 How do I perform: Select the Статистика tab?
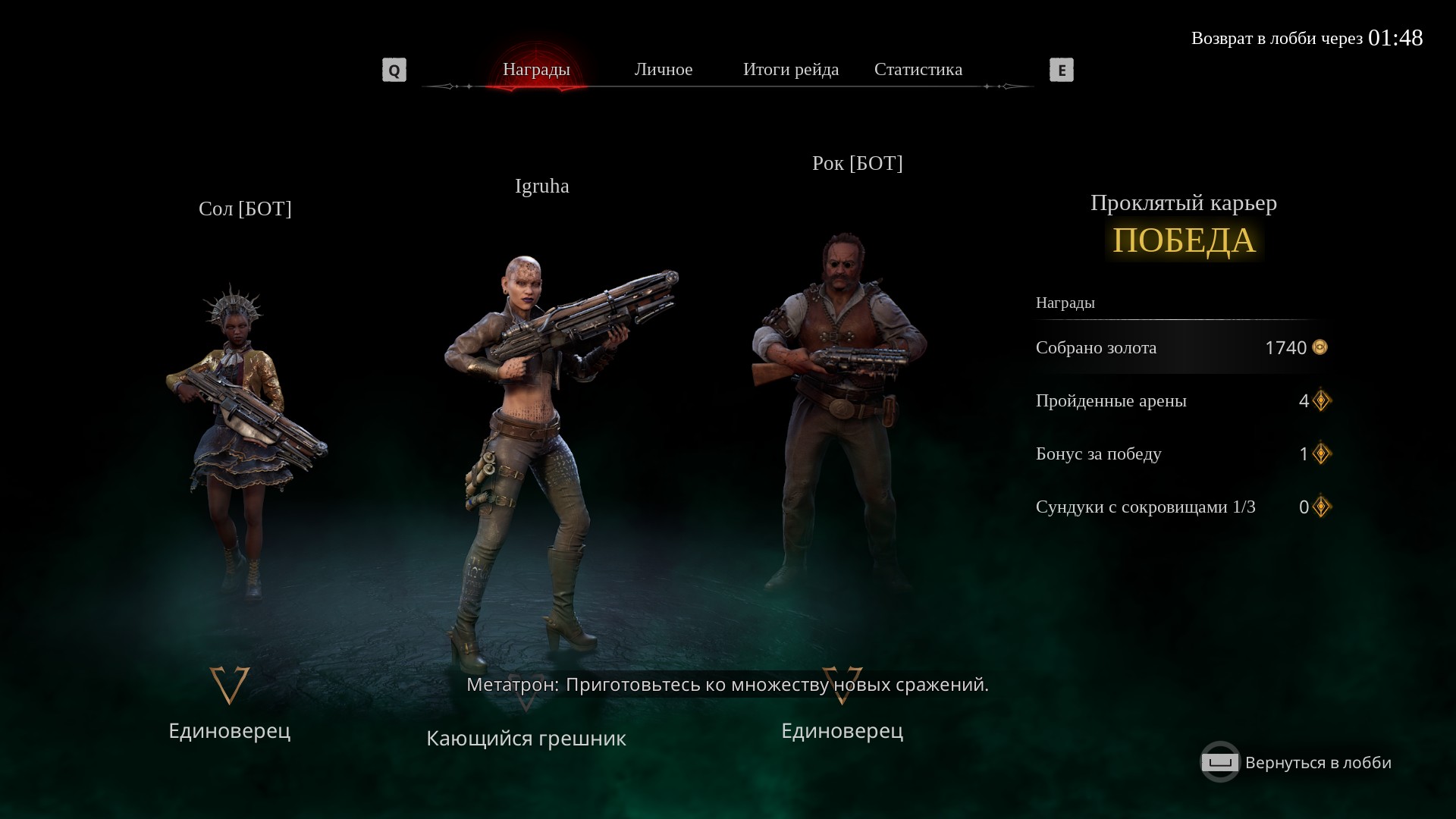pyautogui.click(x=918, y=70)
